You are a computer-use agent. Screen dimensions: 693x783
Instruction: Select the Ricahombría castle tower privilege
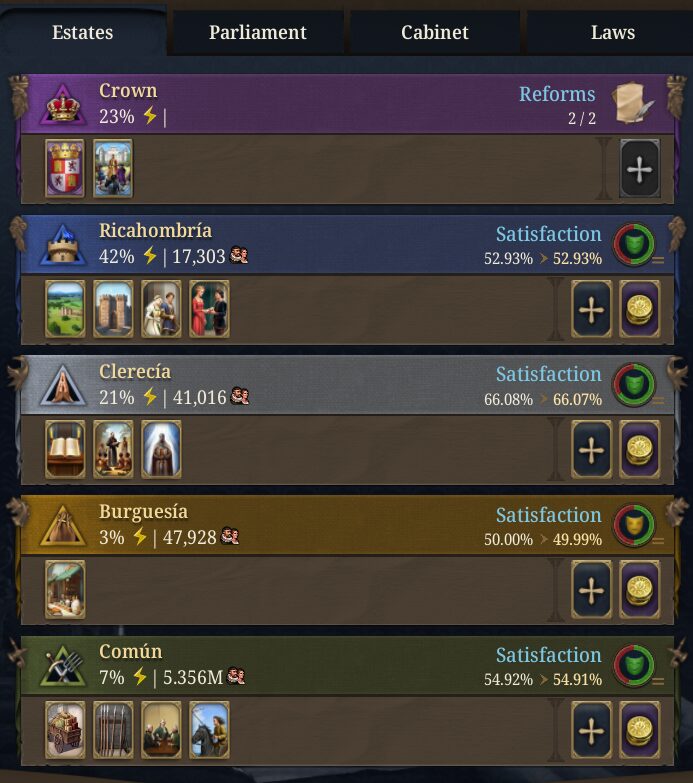click(113, 309)
